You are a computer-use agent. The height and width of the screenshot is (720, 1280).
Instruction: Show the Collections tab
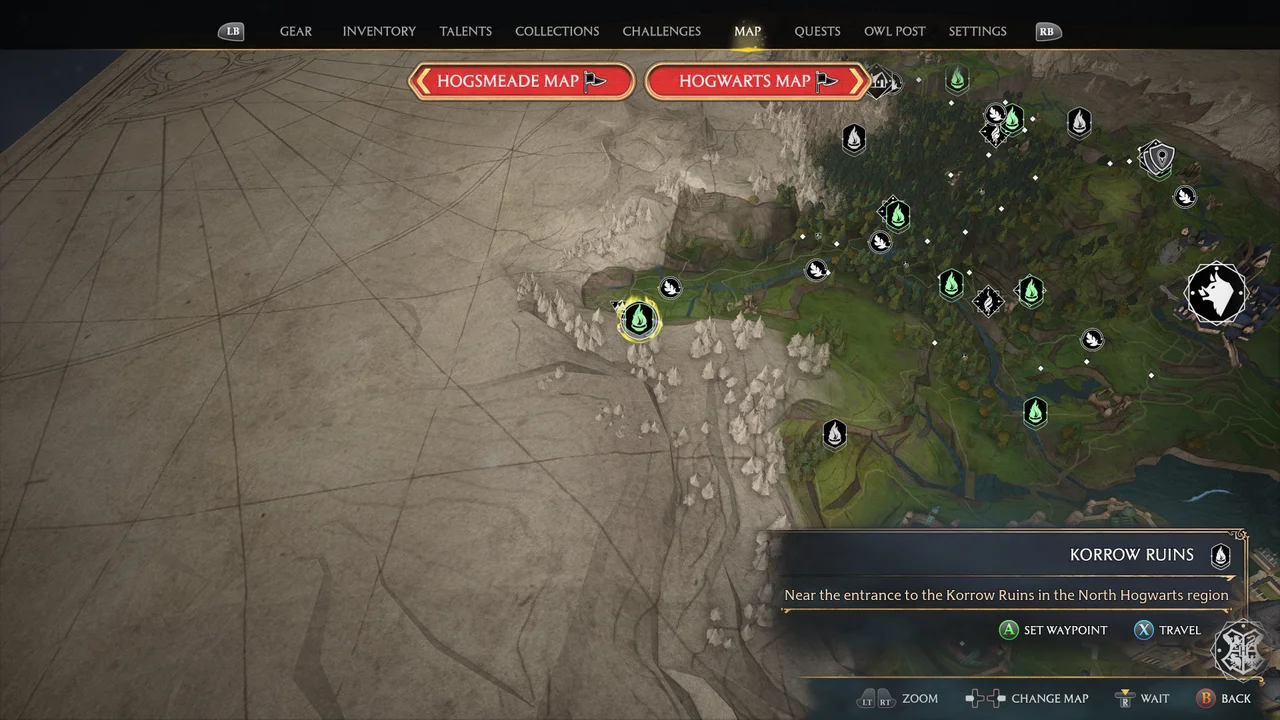pyautogui.click(x=557, y=31)
